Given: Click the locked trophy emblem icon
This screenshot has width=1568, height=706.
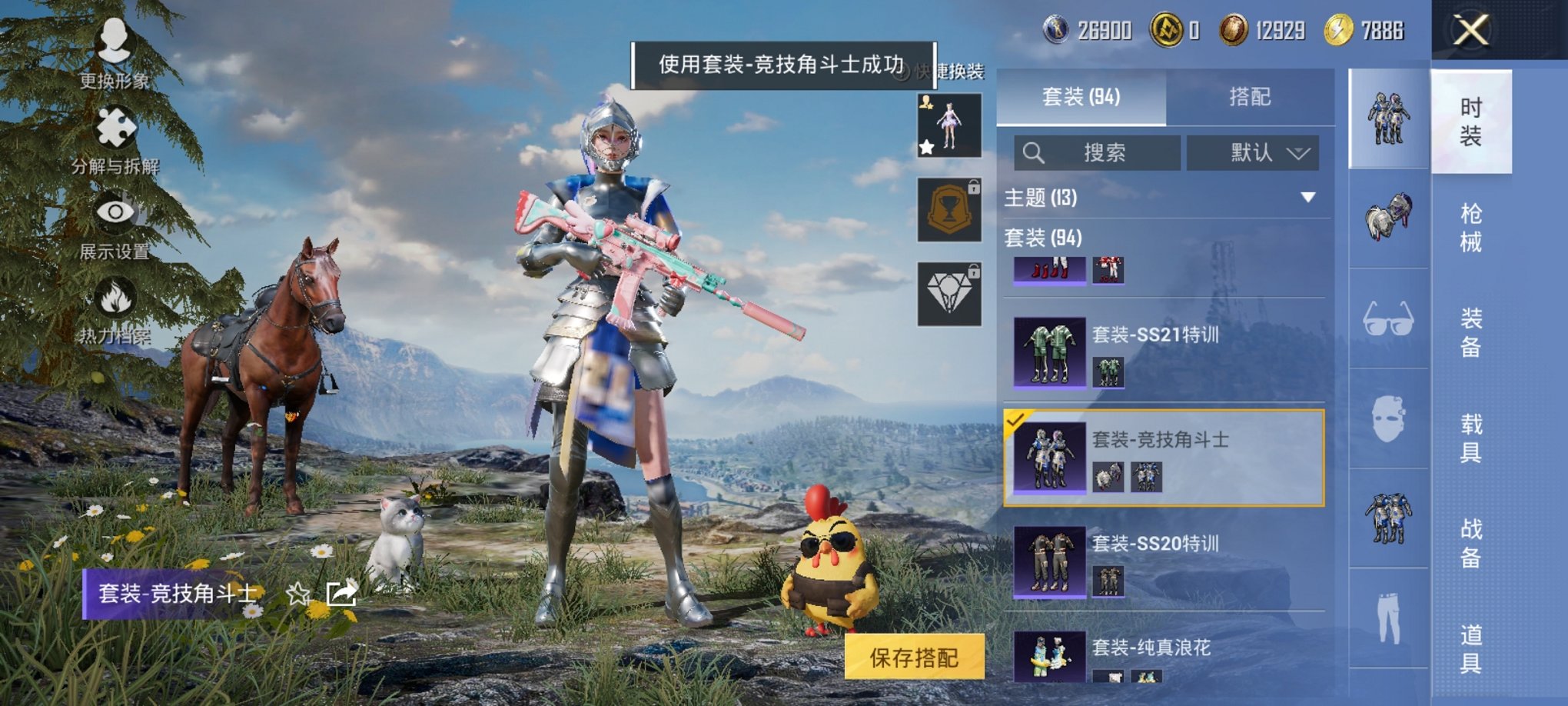Looking at the screenshot, I should 949,210.
